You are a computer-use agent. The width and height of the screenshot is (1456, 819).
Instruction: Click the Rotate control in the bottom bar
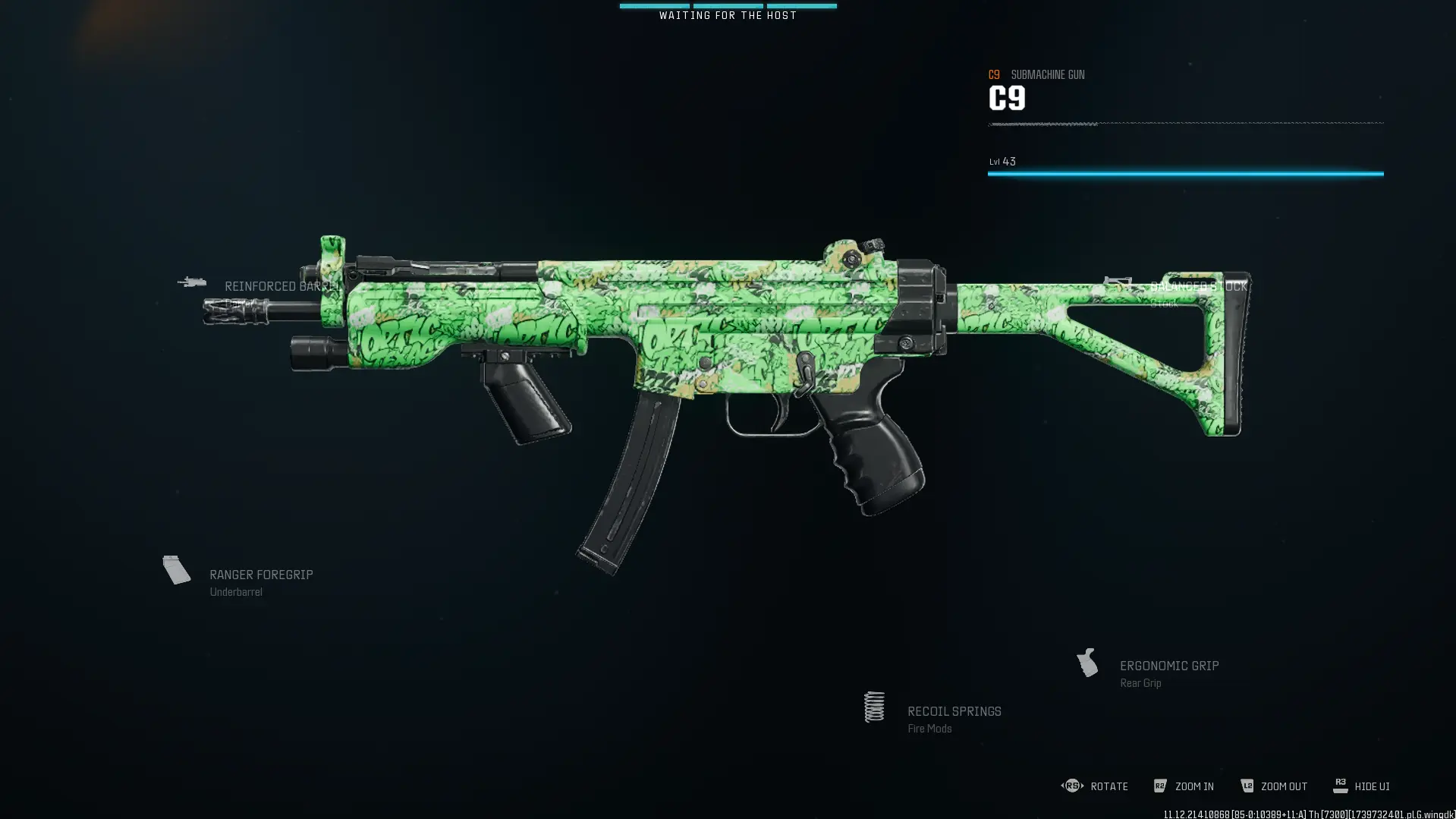pos(1073,786)
